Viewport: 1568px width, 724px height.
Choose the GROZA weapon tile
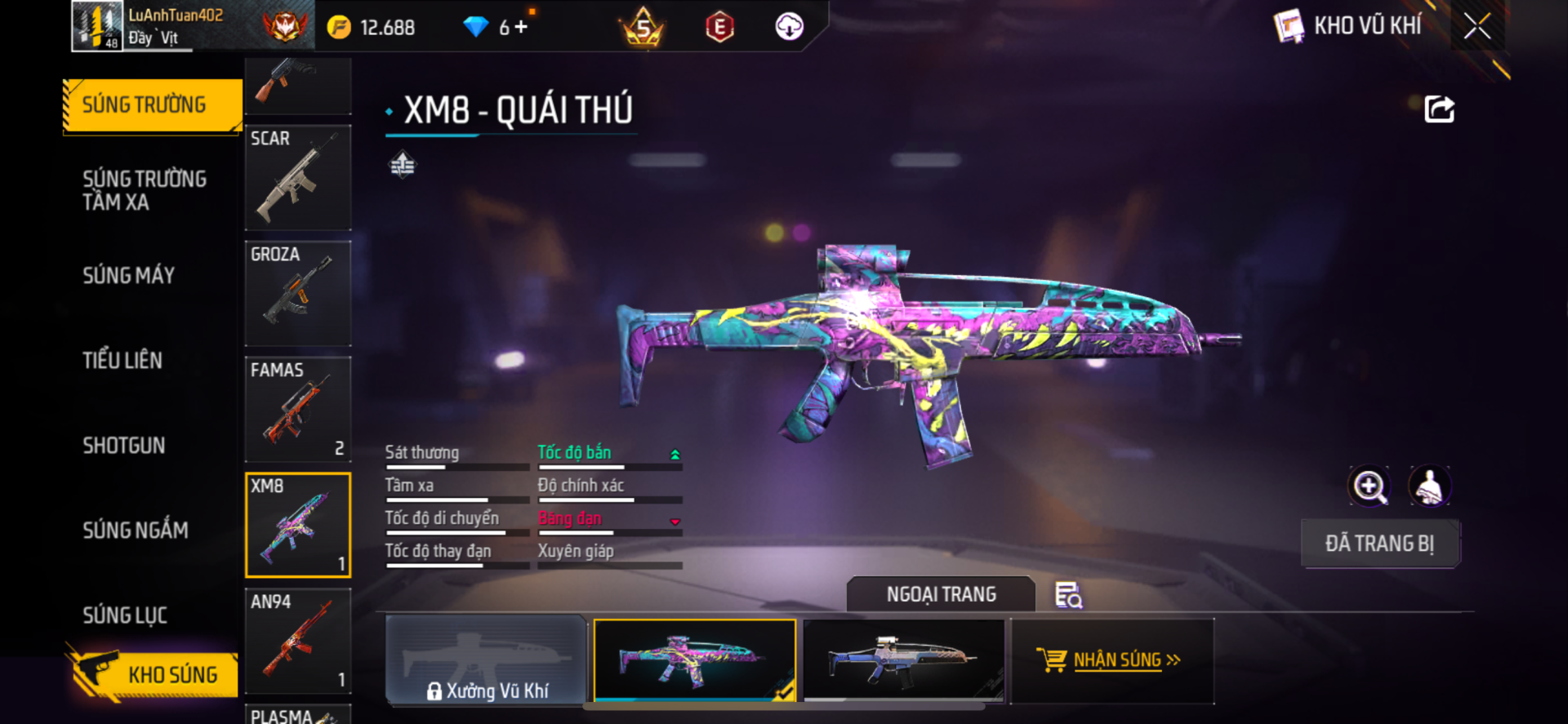click(298, 293)
